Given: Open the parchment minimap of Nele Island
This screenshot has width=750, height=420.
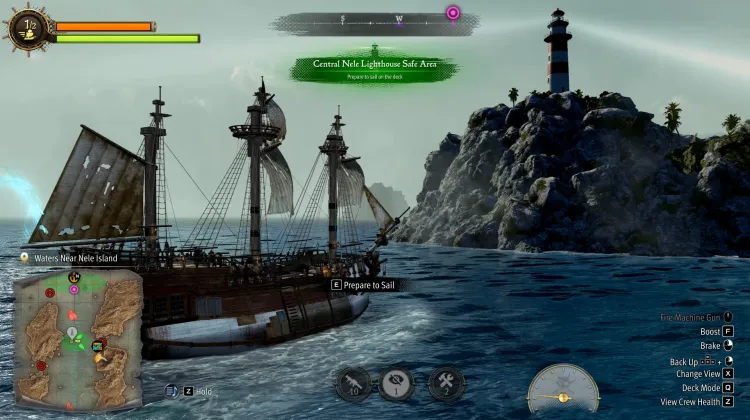Looking at the screenshot, I should pos(78,340).
